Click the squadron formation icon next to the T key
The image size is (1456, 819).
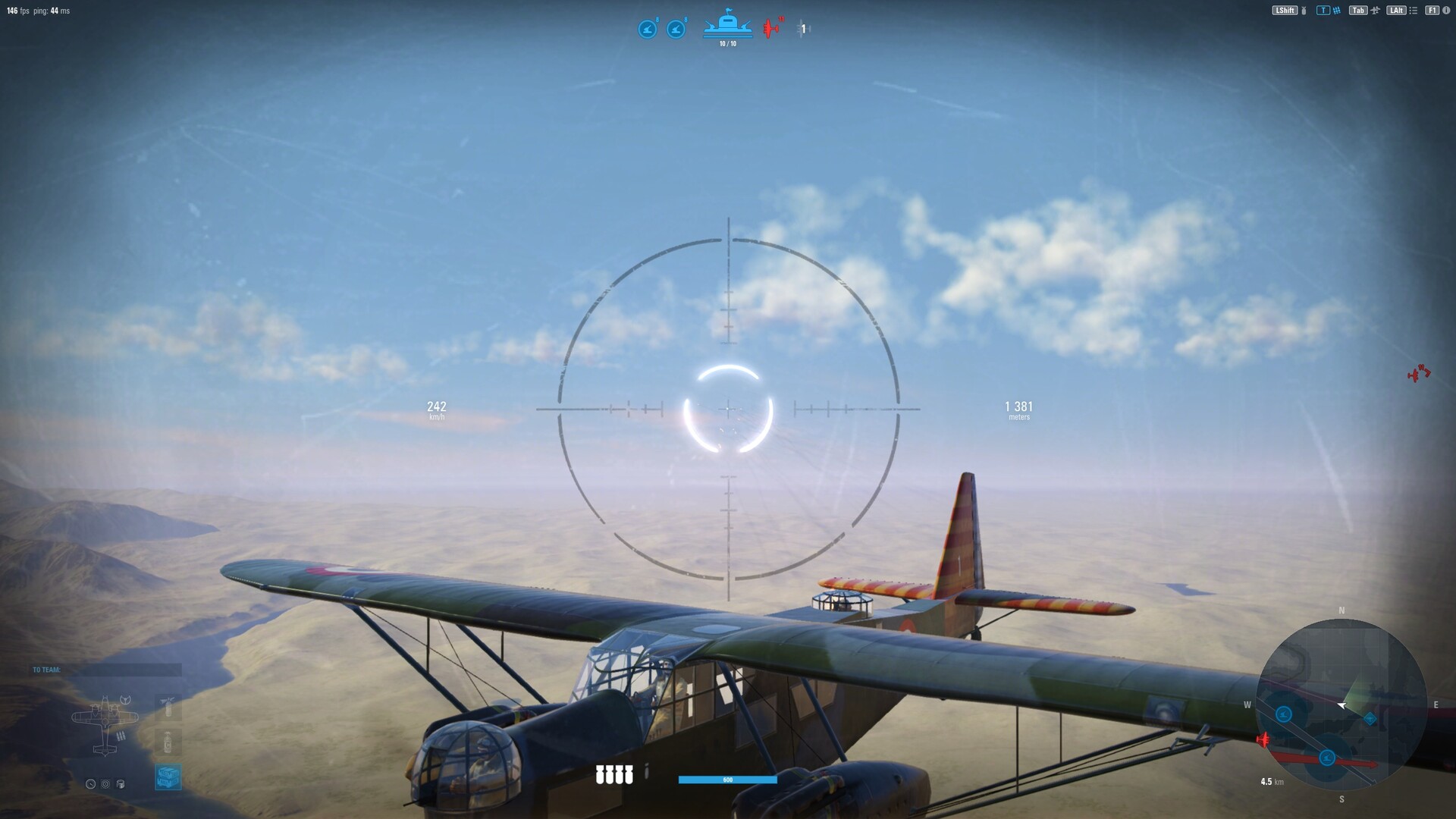(x=1337, y=11)
